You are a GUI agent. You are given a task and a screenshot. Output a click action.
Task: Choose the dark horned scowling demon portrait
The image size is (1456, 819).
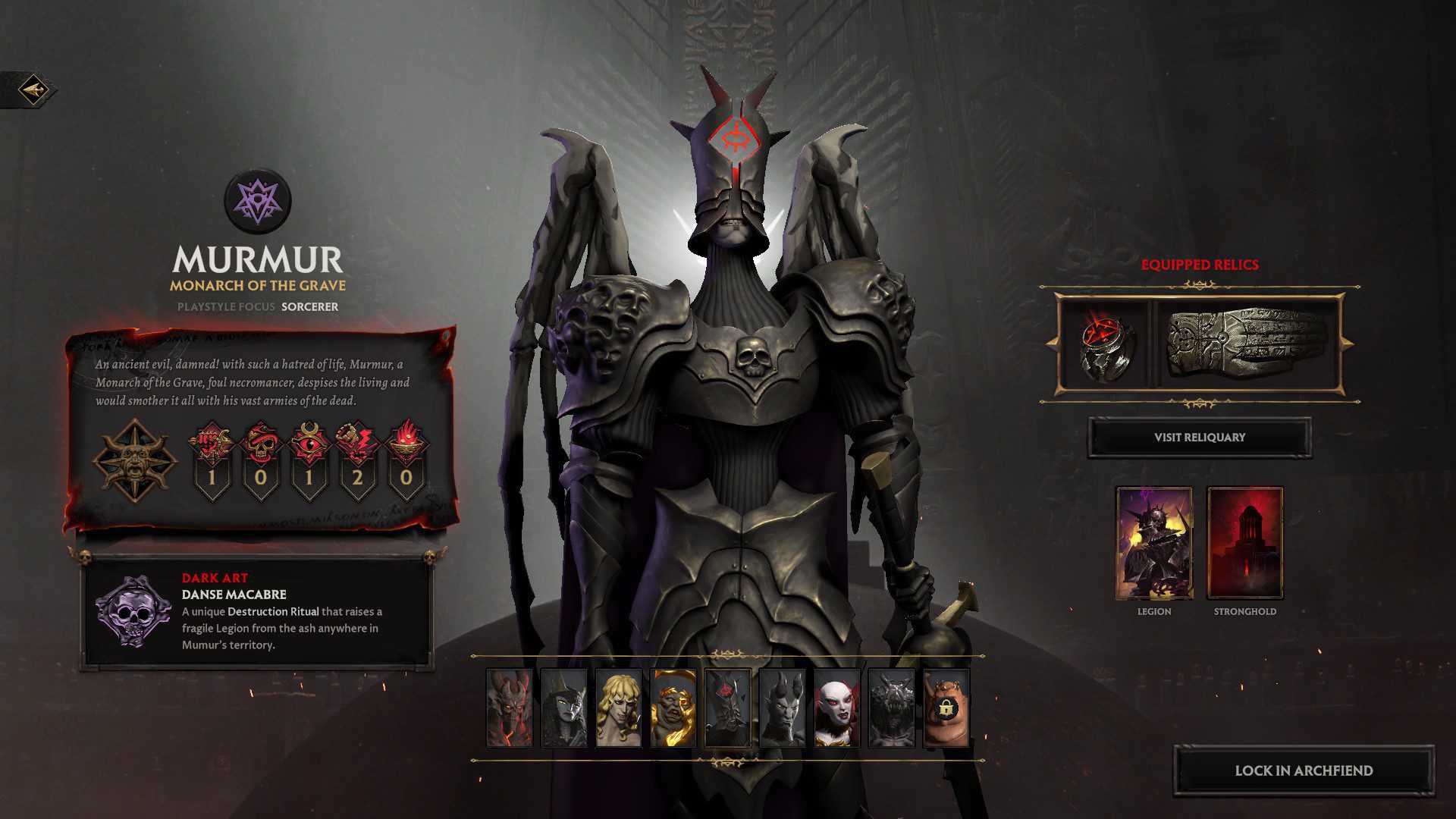[782, 708]
